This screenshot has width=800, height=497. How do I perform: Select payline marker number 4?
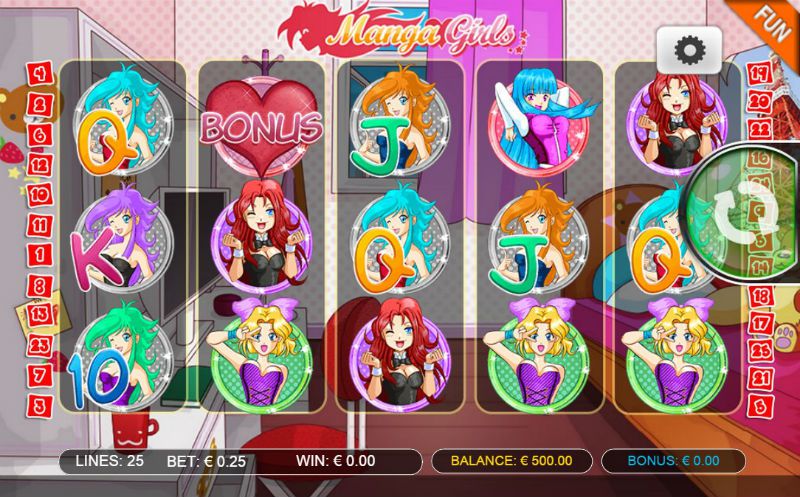[x=40, y=73]
